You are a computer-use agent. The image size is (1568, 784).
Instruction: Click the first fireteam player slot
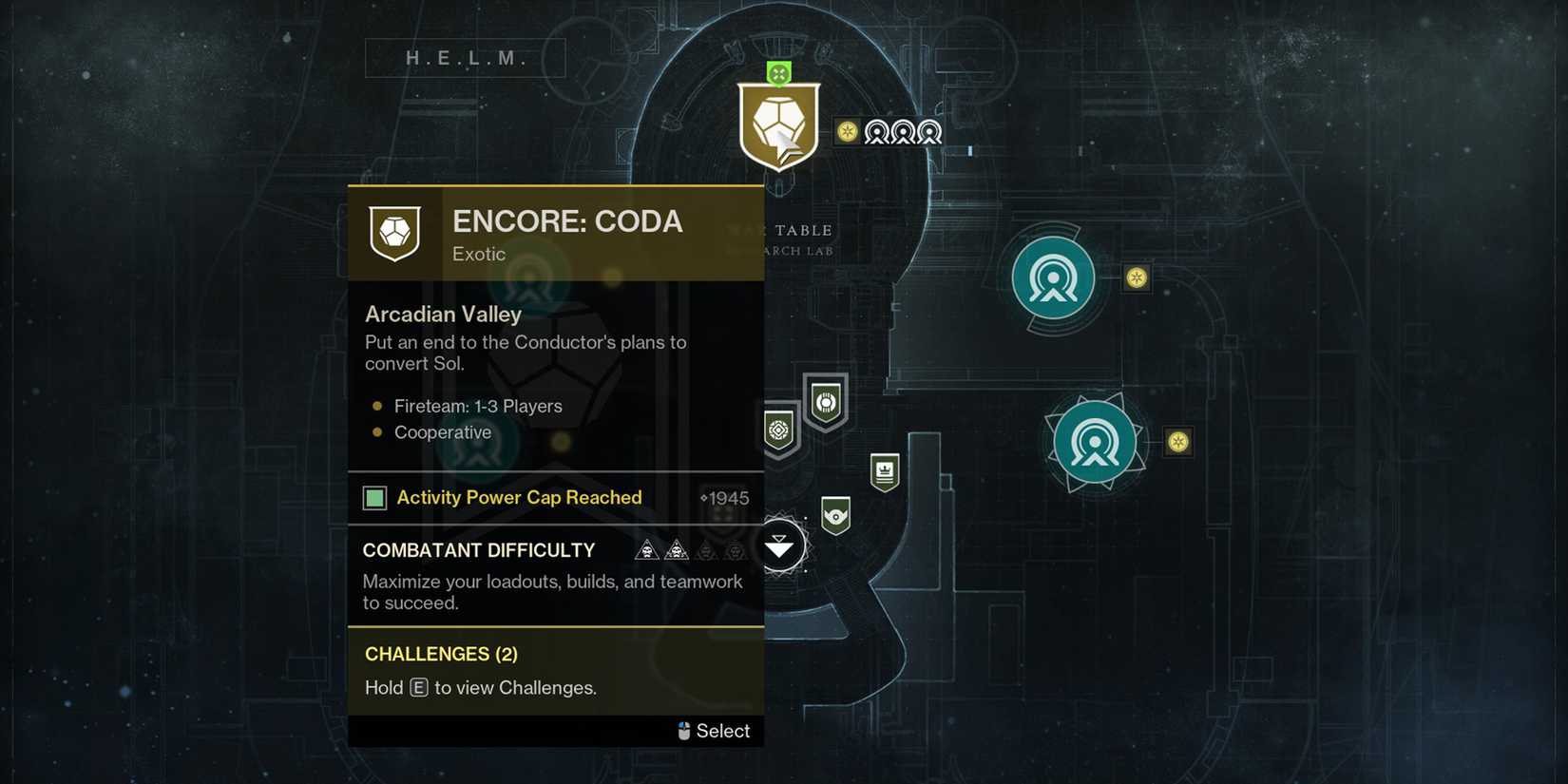(877, 133)
